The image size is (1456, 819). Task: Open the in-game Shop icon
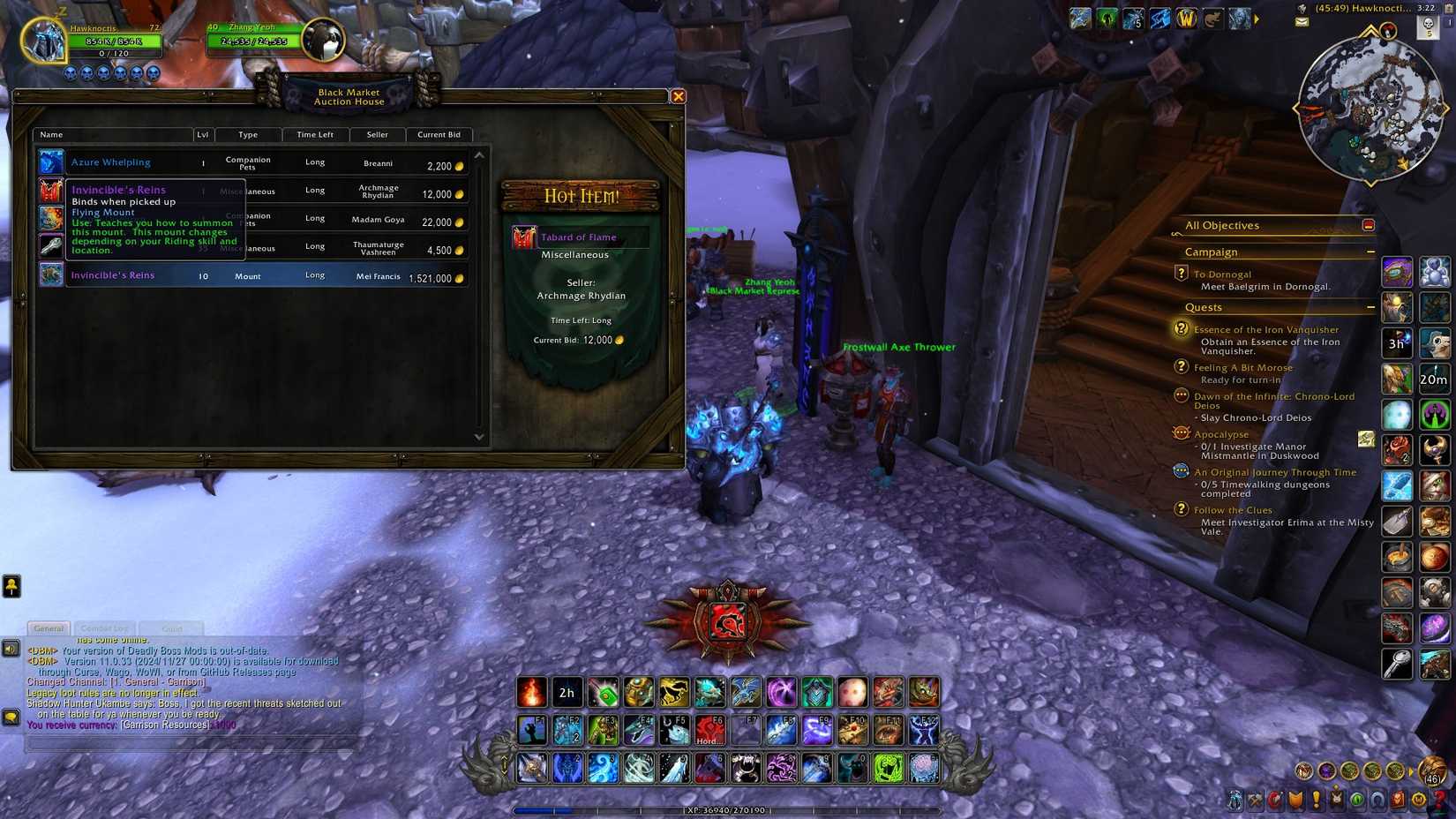pos(1420,800)
